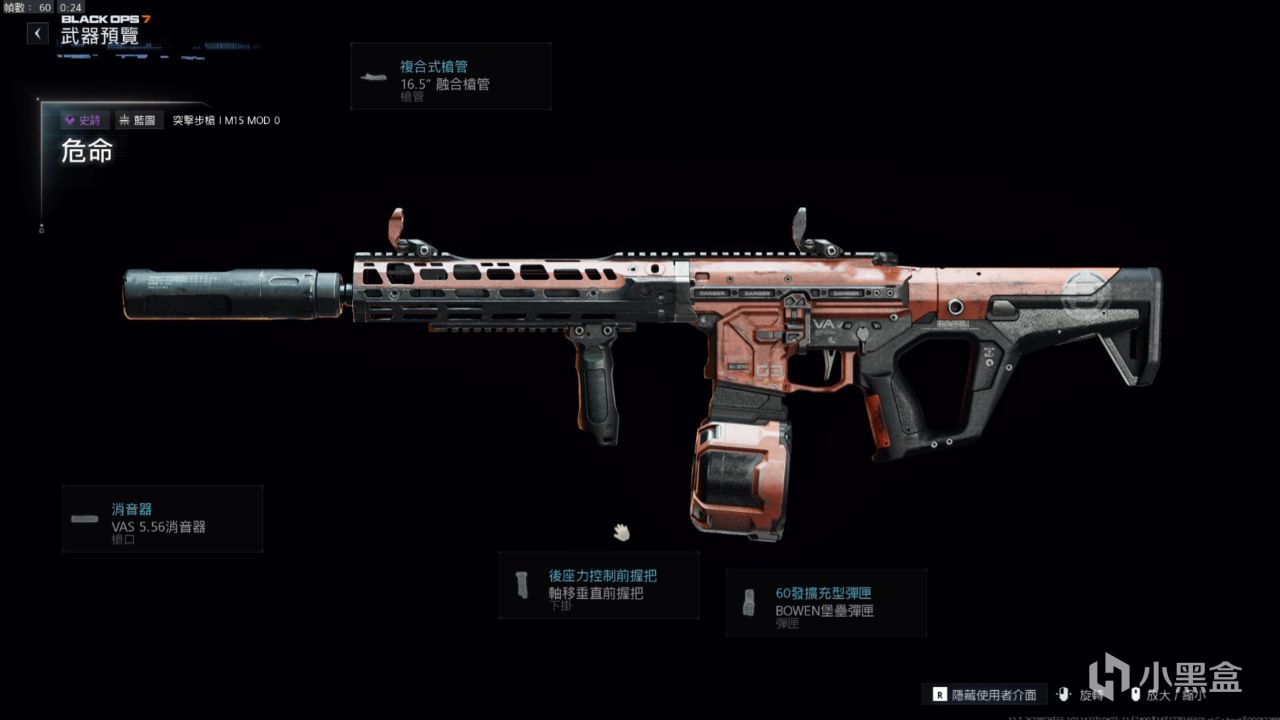Select the 60-round BOWEN magazine attachment

(826, 602)
